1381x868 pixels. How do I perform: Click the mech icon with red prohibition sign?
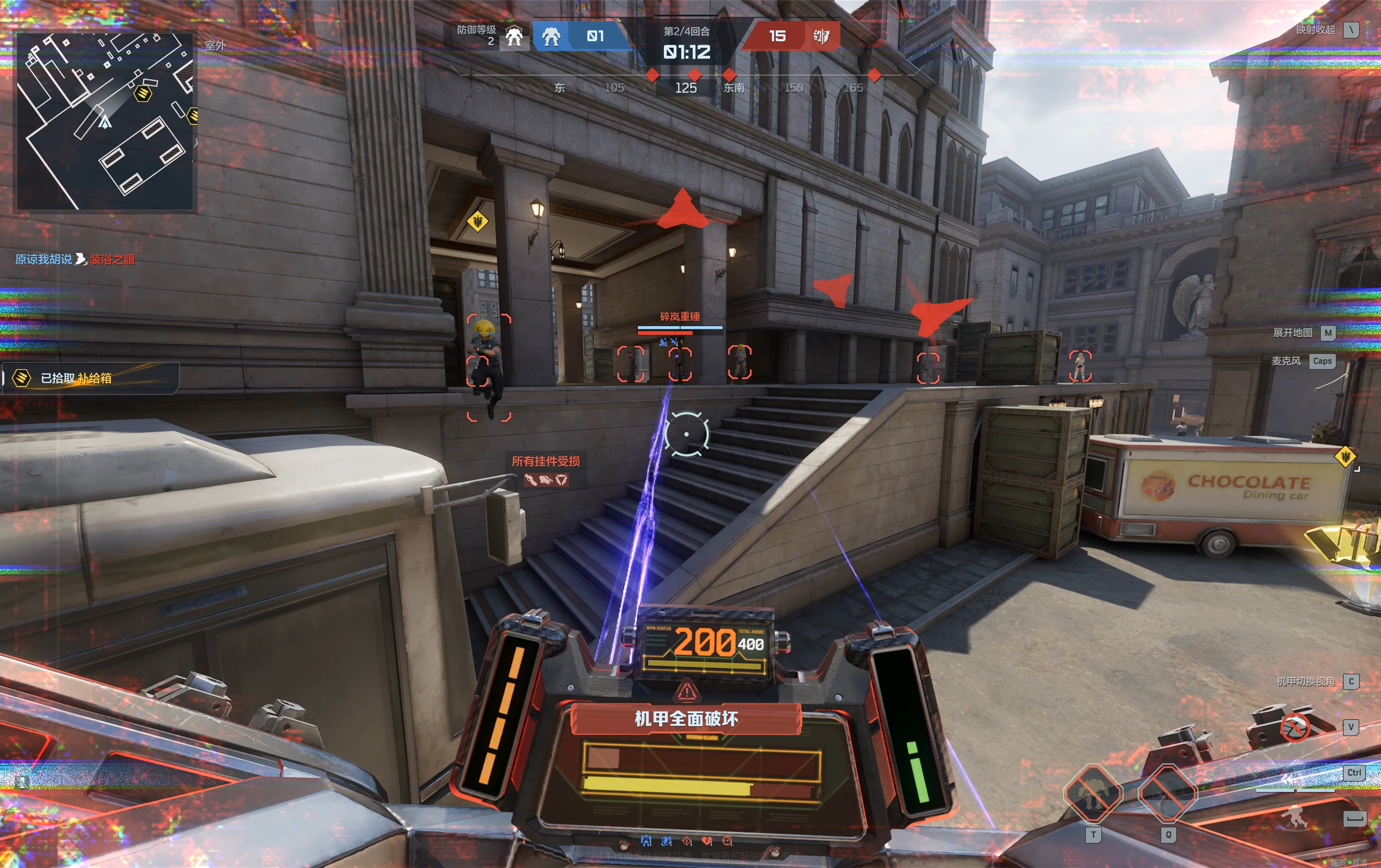click(x=1294, y=728)
